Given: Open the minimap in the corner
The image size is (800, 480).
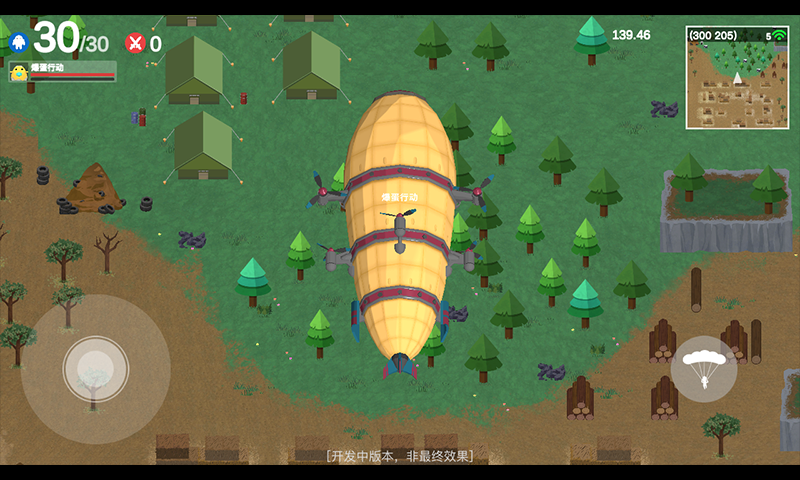Looking at the screenshot, I should click(737, 78).
